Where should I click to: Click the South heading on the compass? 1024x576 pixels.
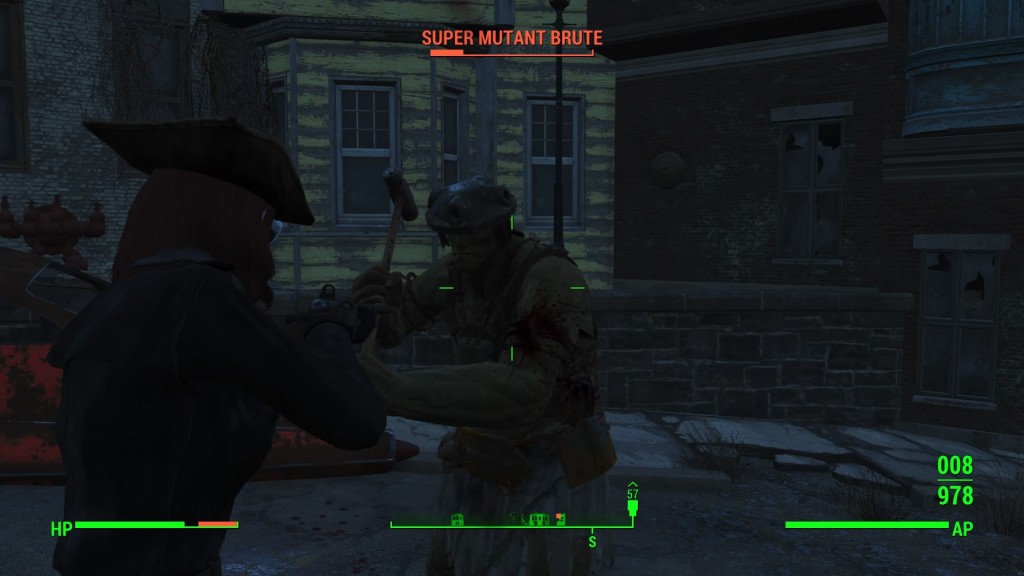pyautogui.click(x=592, y=541)
